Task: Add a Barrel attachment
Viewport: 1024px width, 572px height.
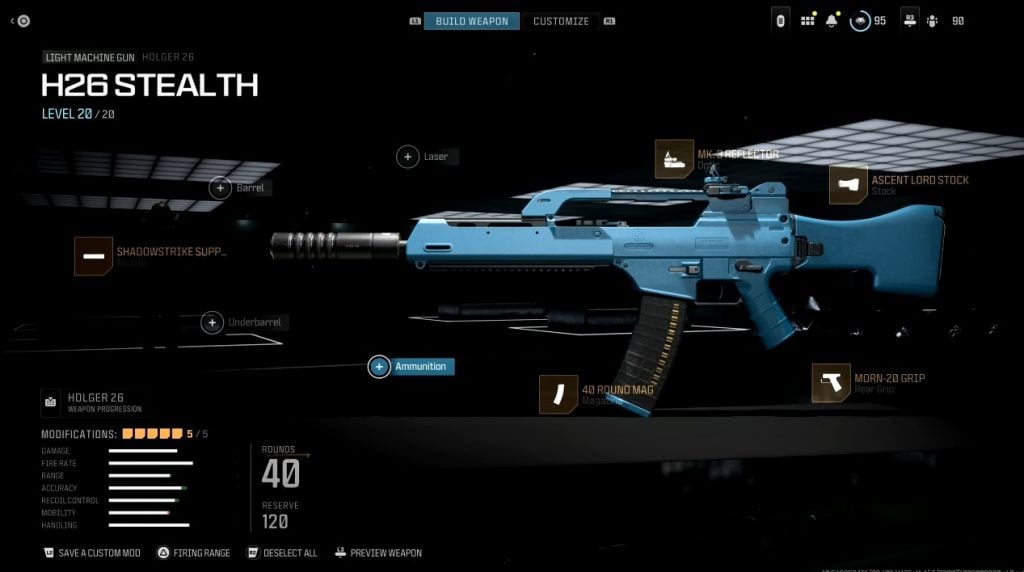Action: pyautogui.click(x=220, y=188)
